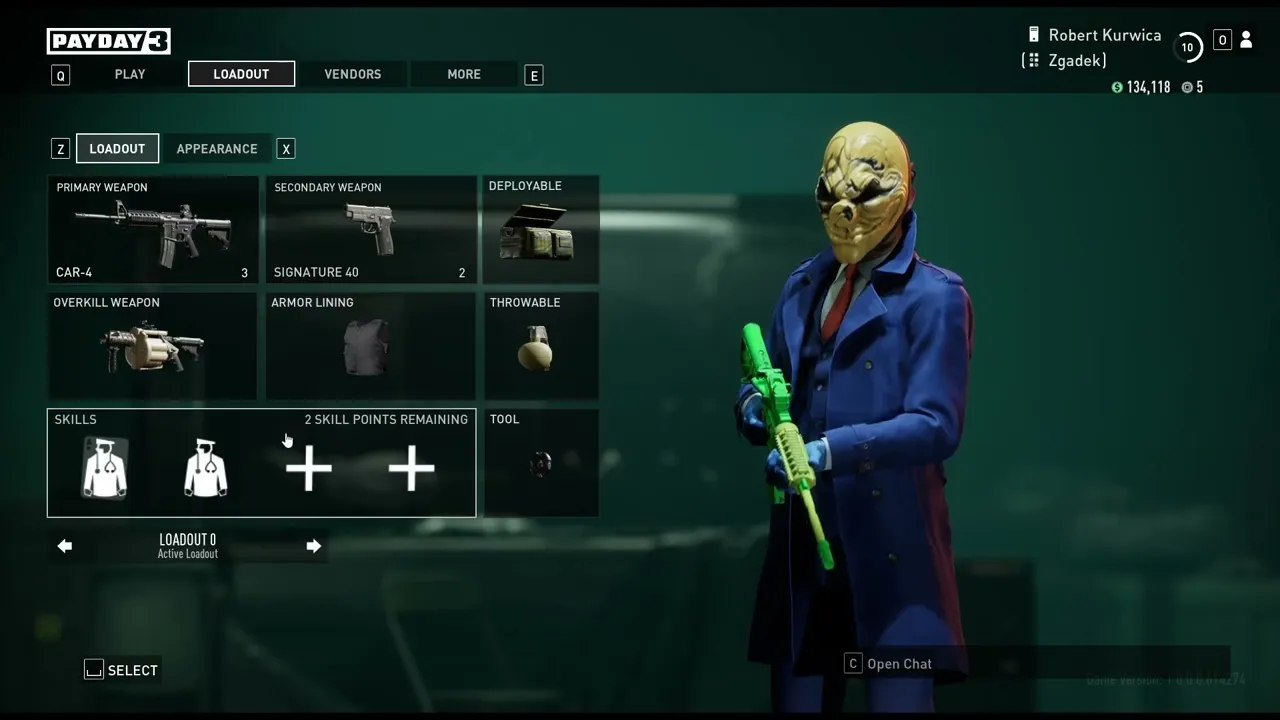This screenshot has width=1280, height=720.
Task: Show the next loadout with right arrow
Action: point(313,546)
